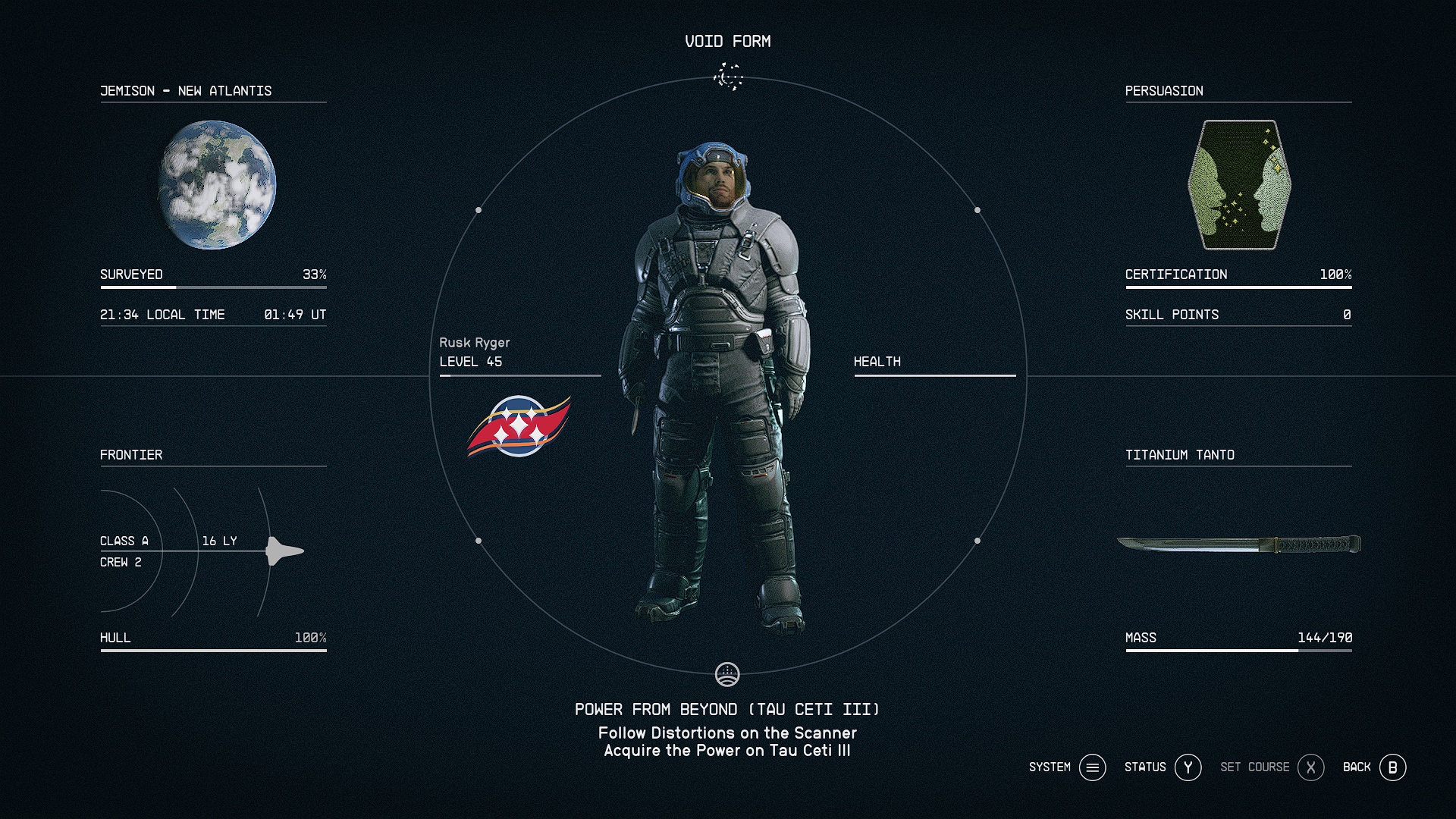This screenshot has width=1456, height=819.
Task: Click the Surveyed 33% progress bar
Action: pyautogui.click(x=213, y=286)
